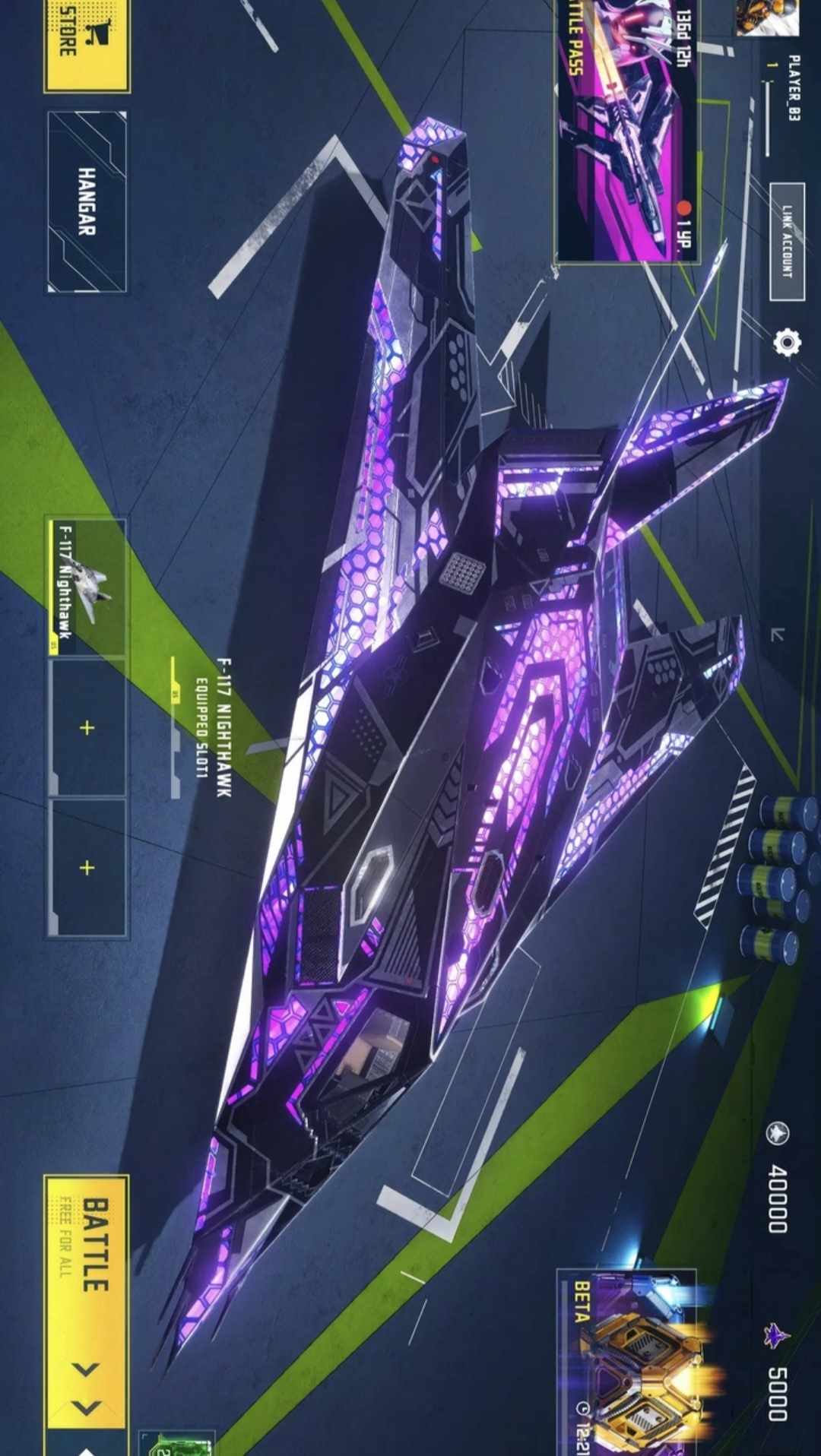Select the F-117 Nighthawk aircraft slot
The height and width of the screenshot is (1456, 821).
coord(86,587)
